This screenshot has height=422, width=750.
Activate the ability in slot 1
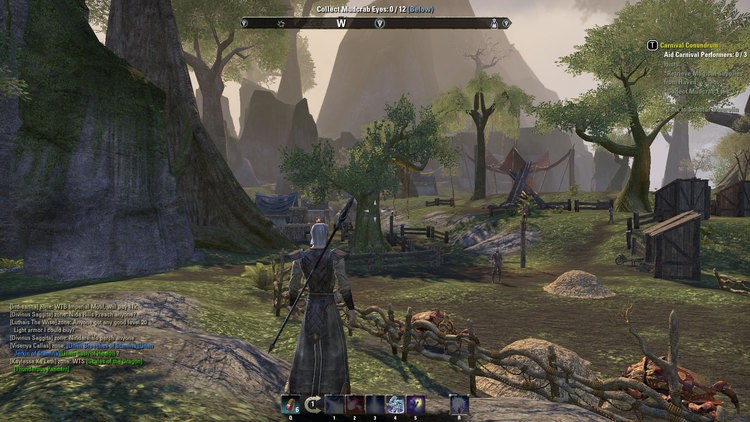point(333,404)
